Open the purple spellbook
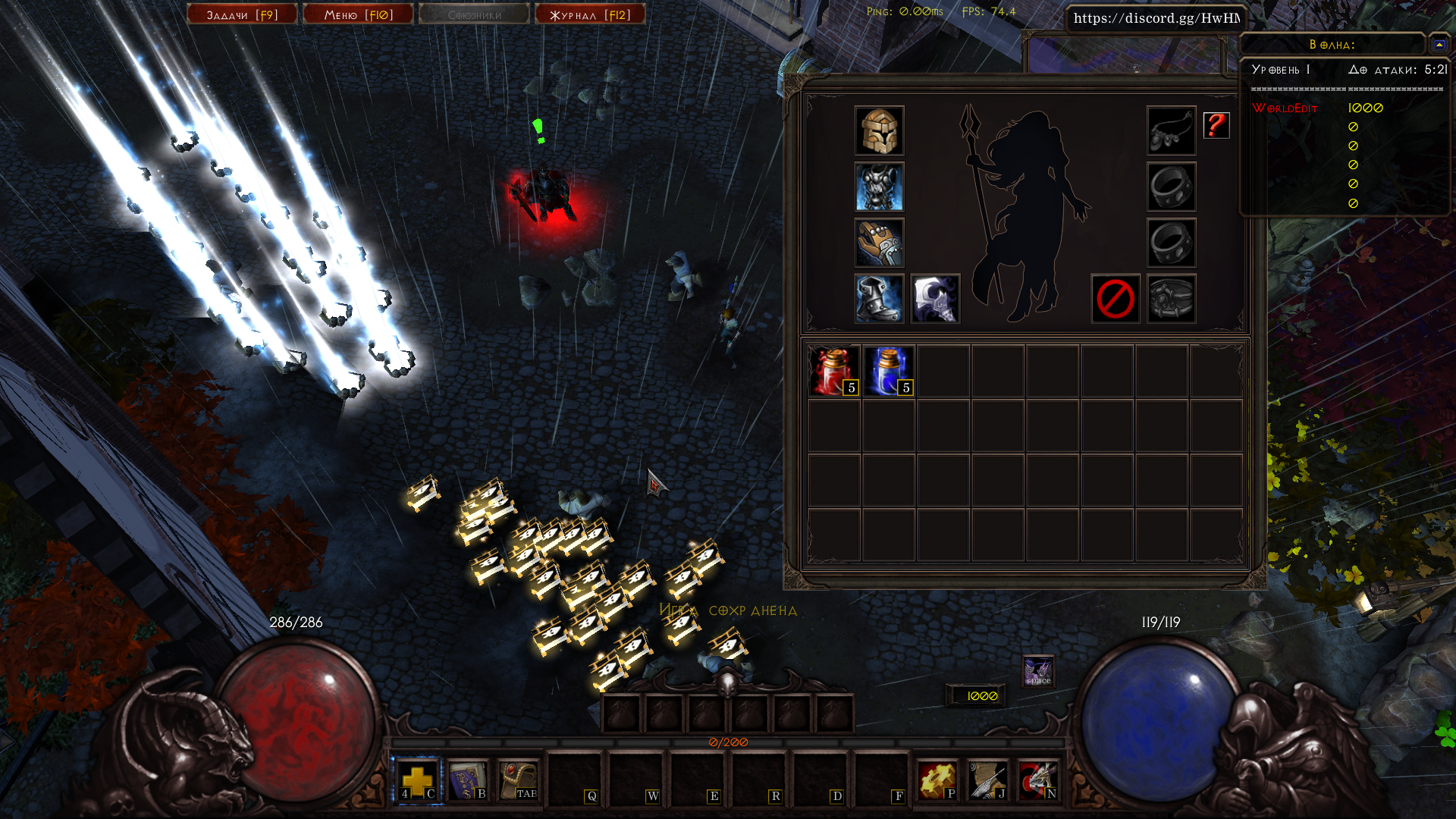The height and width of the screenshot is (819, 1456). (466, 780)
